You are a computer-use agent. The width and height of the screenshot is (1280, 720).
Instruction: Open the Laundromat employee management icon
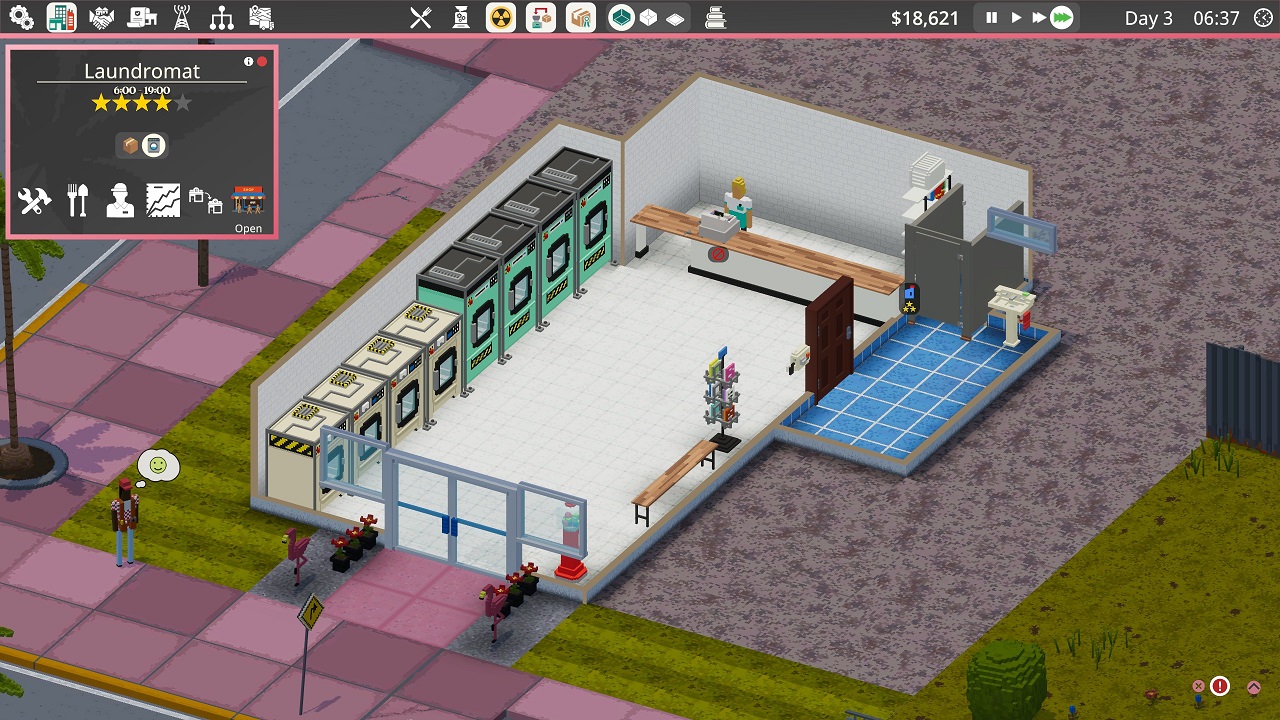point(120,201)
